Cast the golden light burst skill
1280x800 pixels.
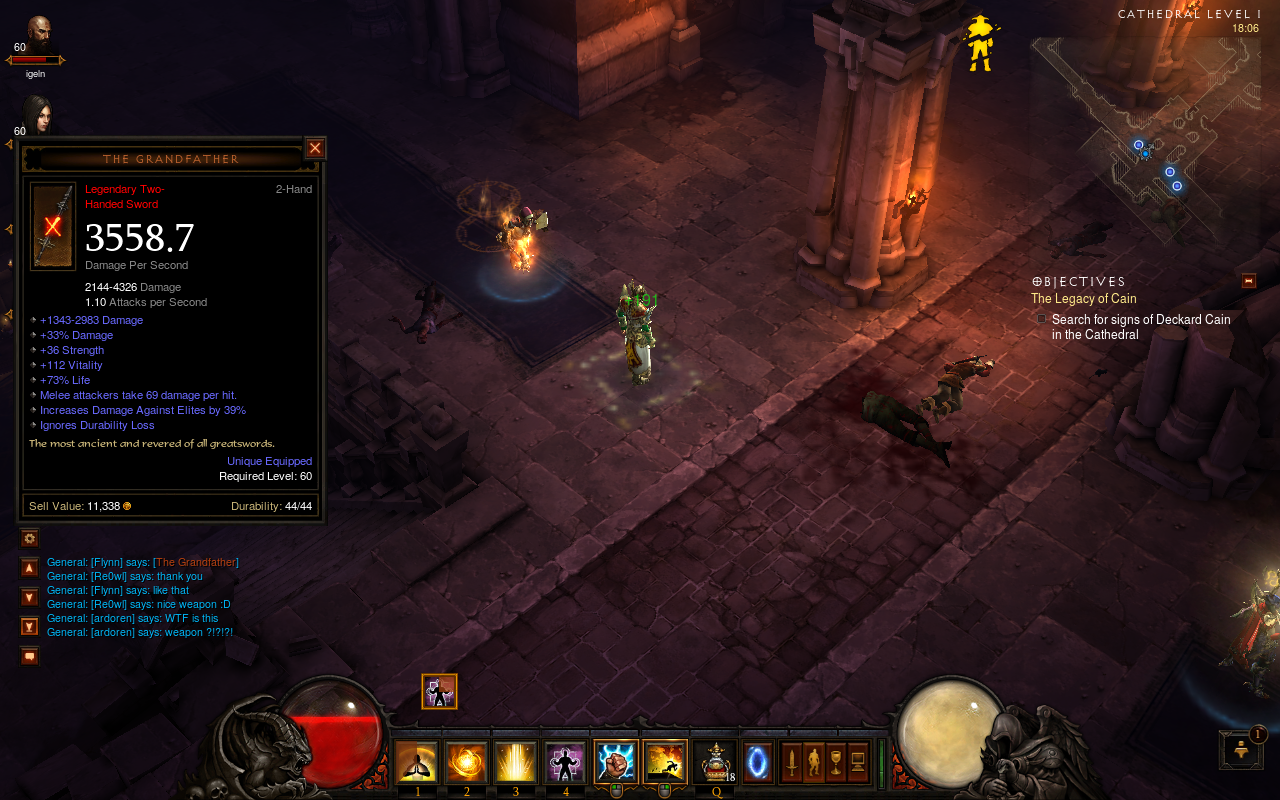click(516, 763)
